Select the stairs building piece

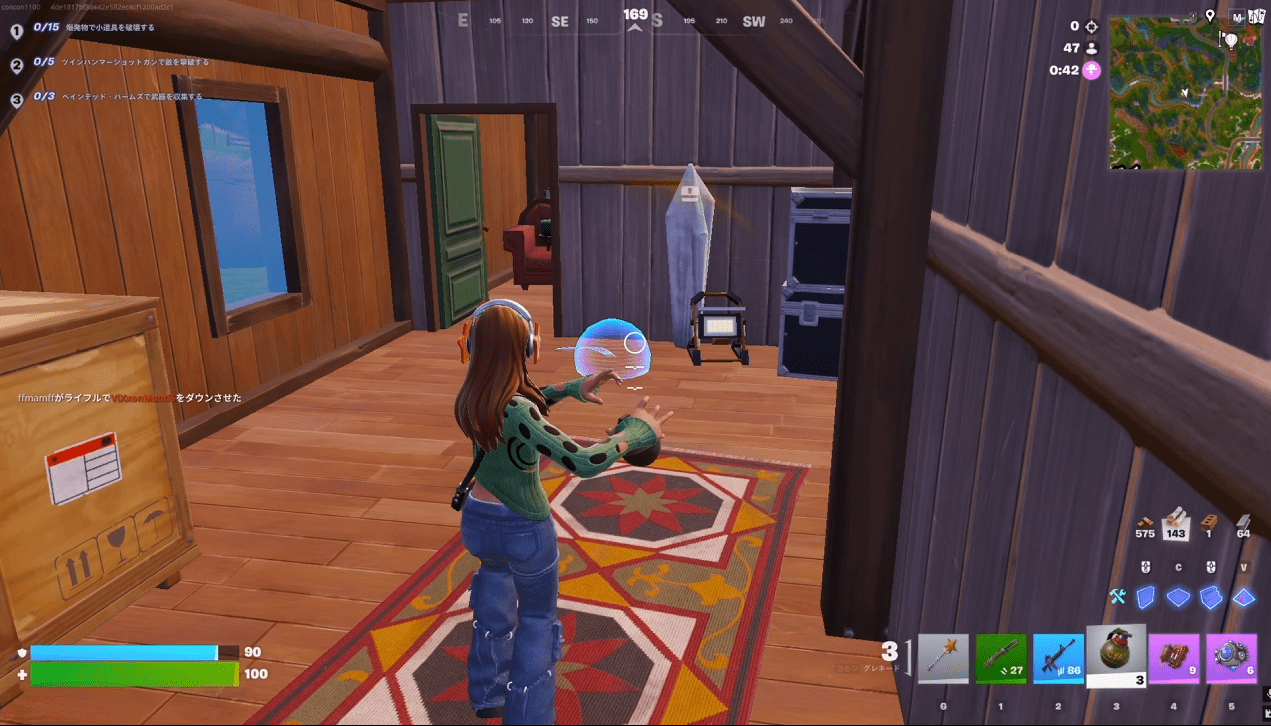1211,597
